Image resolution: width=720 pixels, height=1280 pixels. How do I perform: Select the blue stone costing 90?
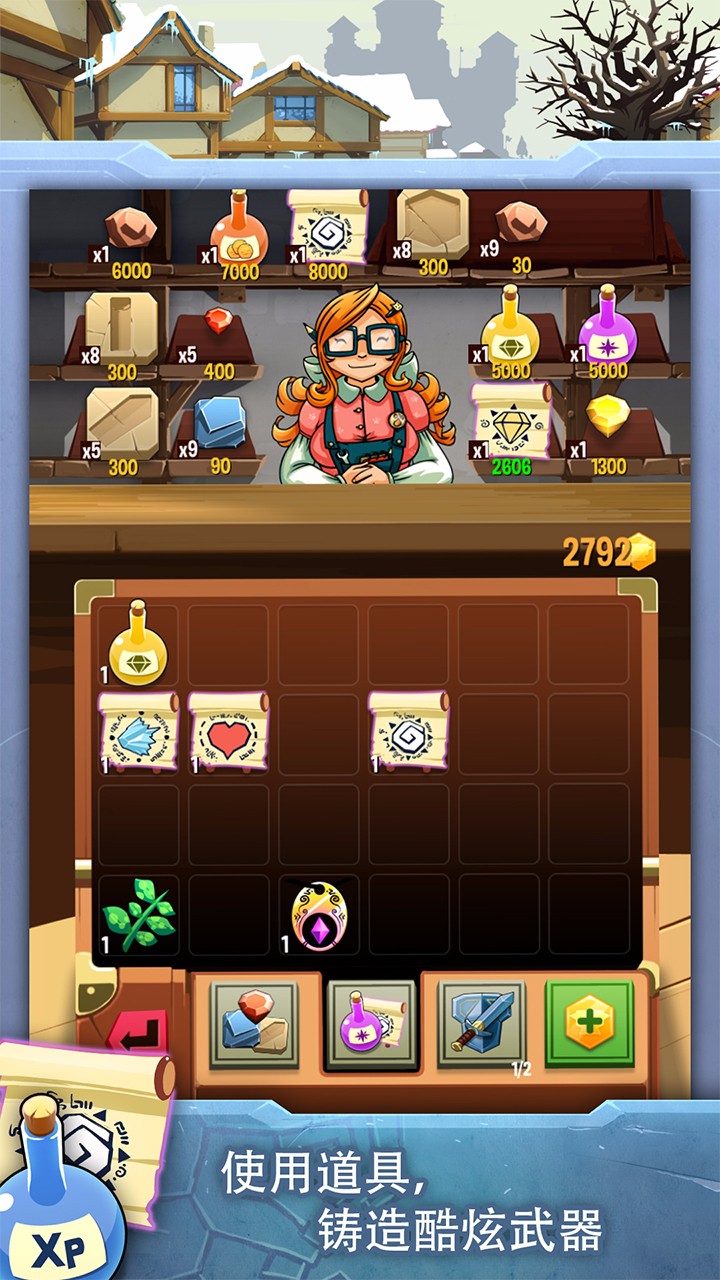click(219, 423)
